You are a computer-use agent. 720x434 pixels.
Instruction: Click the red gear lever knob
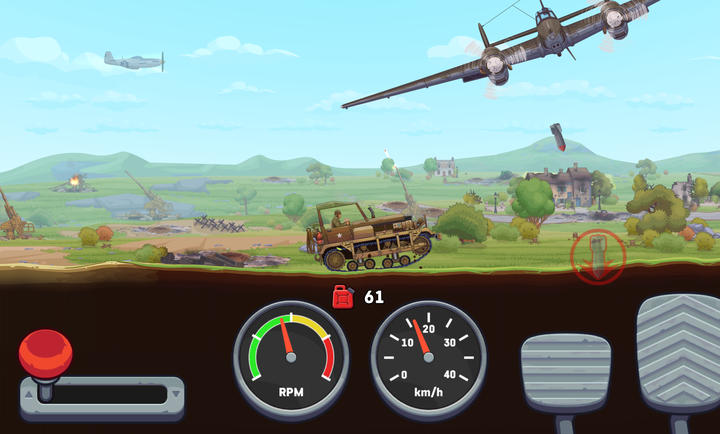45,353
